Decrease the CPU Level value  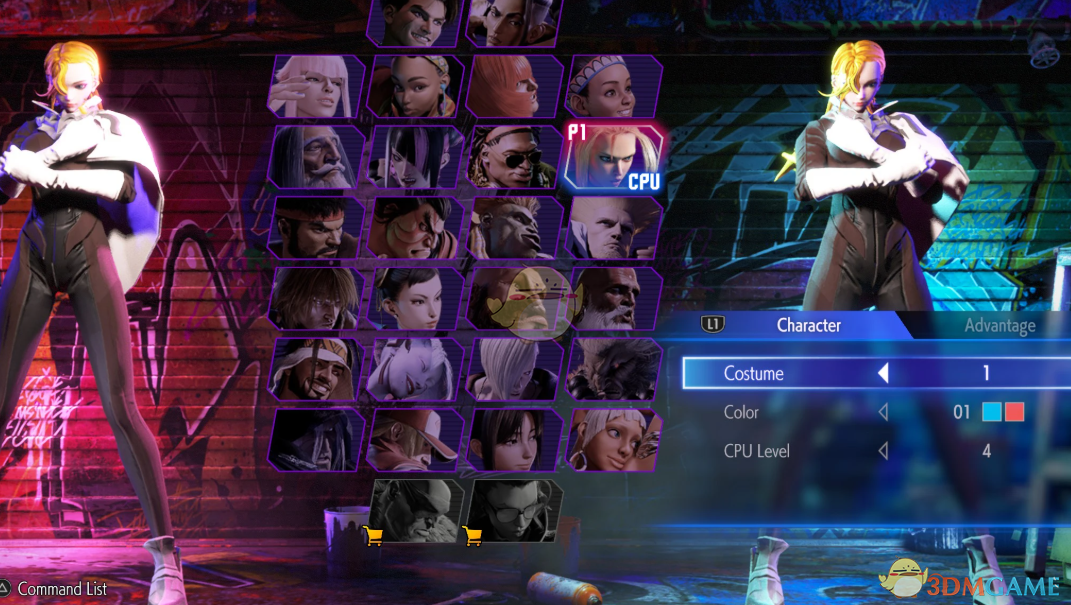(x=883, y=451)
